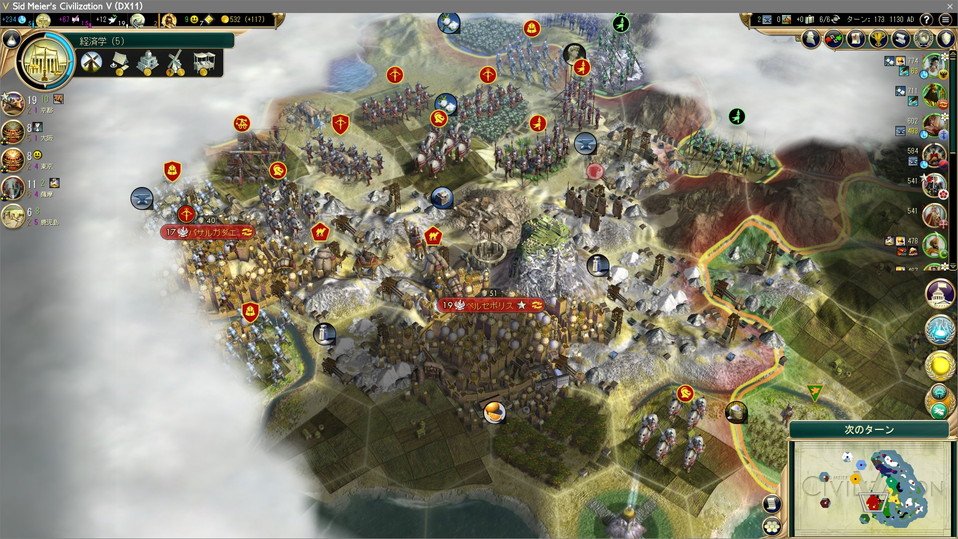
Task: Open the help question mark button
Action: (x=926, y=19)
